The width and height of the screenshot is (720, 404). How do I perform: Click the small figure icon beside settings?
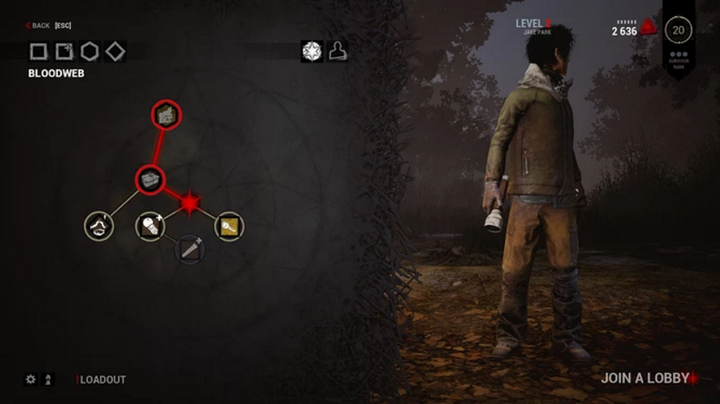(x=49, y=380)
